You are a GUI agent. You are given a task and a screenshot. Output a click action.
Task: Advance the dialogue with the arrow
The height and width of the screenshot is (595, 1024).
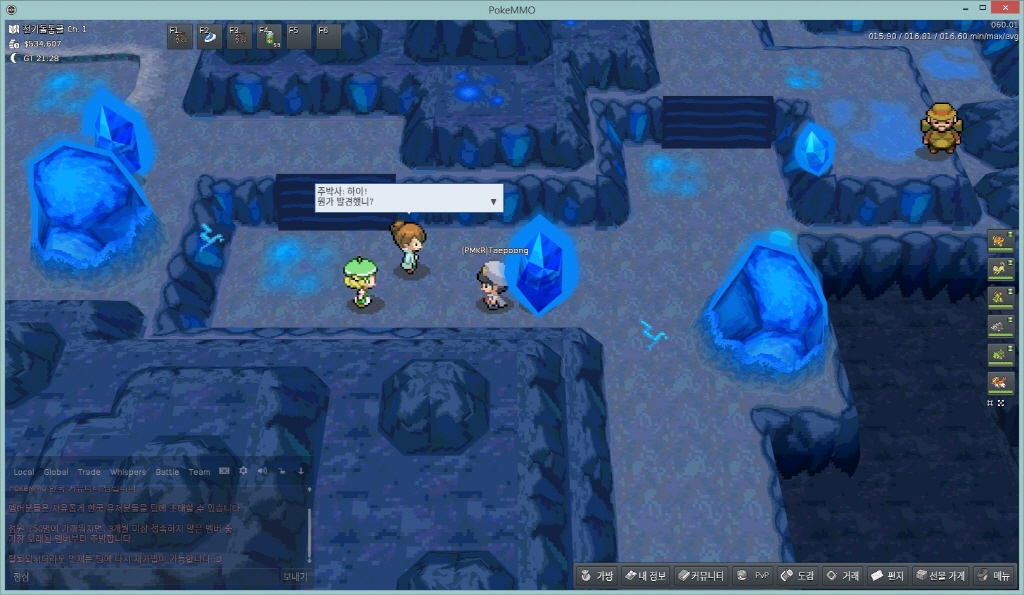tap(493, 202)
